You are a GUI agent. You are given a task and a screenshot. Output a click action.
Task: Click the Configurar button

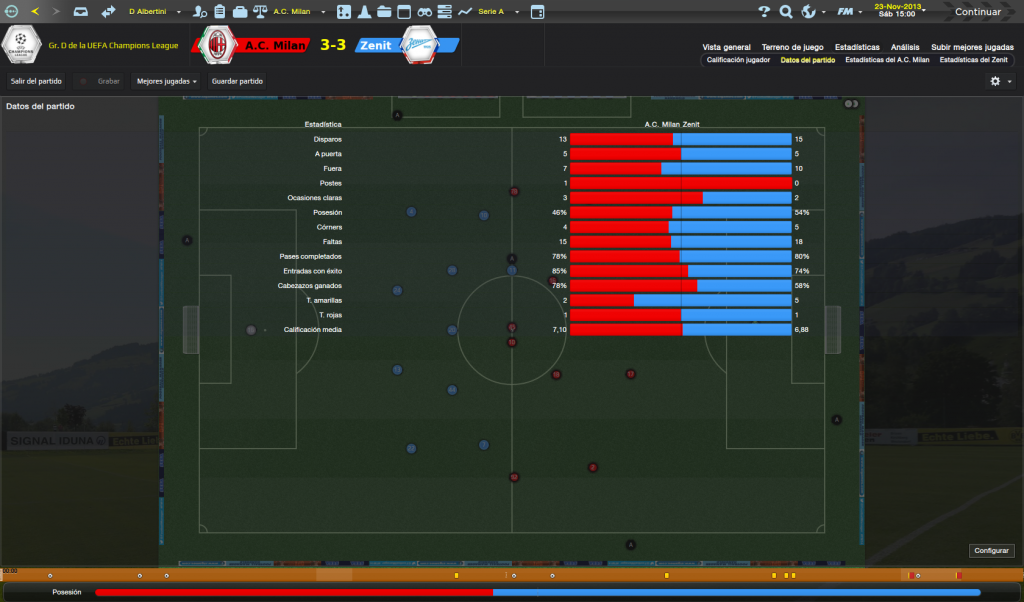tap(992, 550)
